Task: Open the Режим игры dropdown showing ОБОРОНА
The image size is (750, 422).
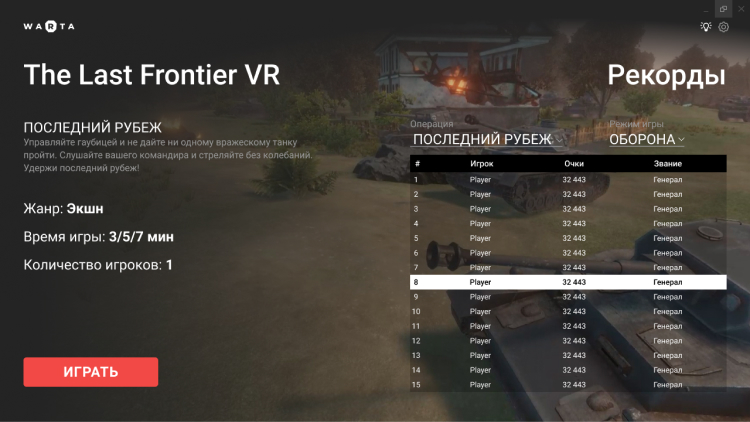Action: [x=647, y=140]
